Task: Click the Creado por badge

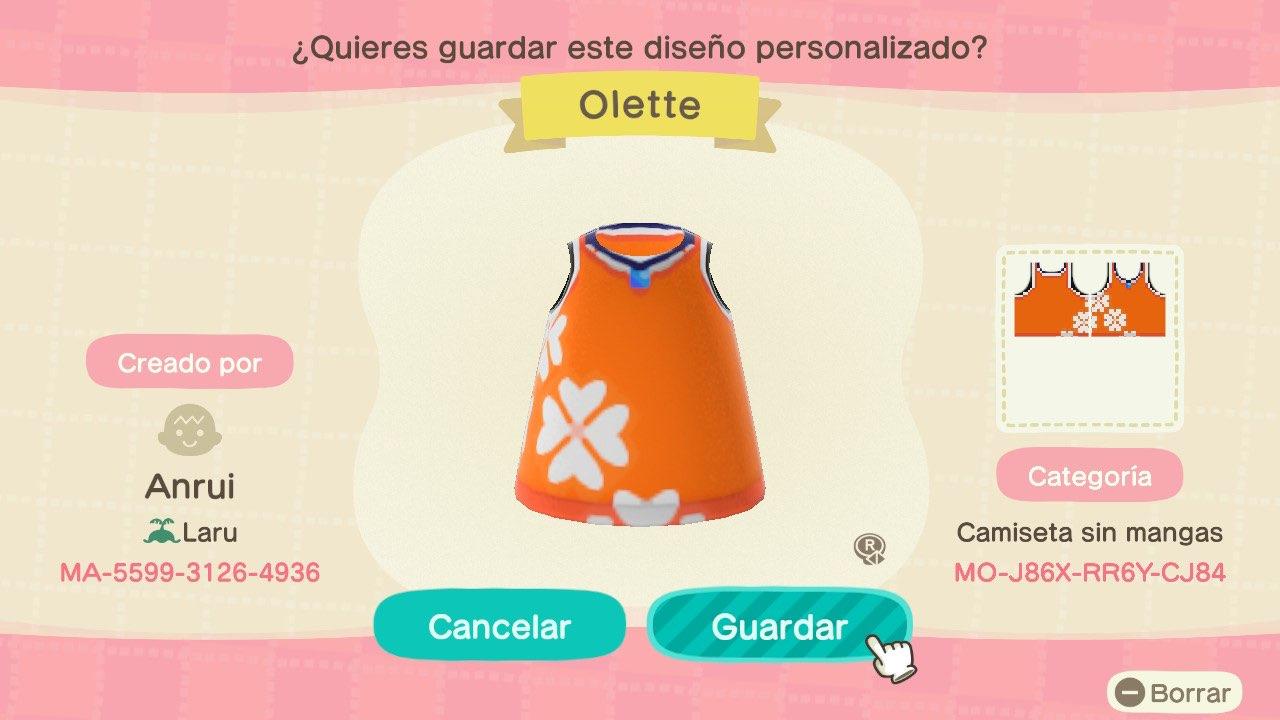Action: 190,362
